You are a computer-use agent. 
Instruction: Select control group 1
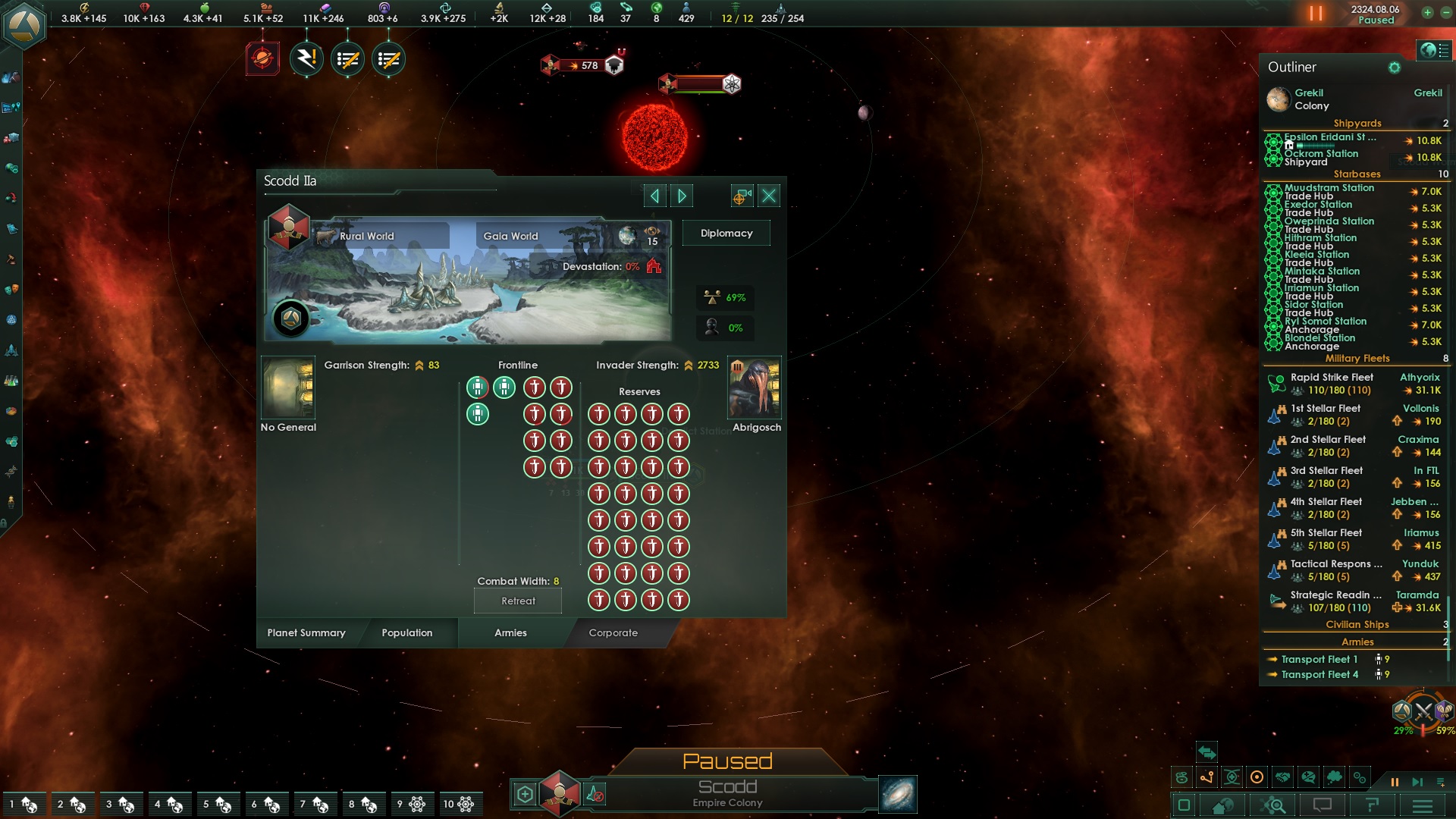pyautogui.click(x=23, y=804)
